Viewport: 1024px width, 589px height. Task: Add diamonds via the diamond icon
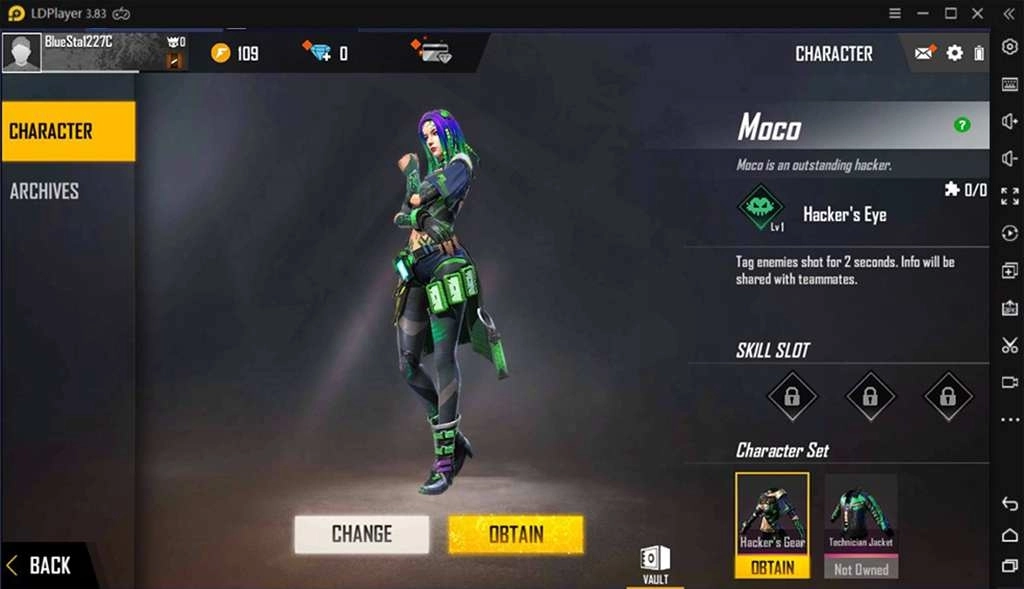(319, 53)
